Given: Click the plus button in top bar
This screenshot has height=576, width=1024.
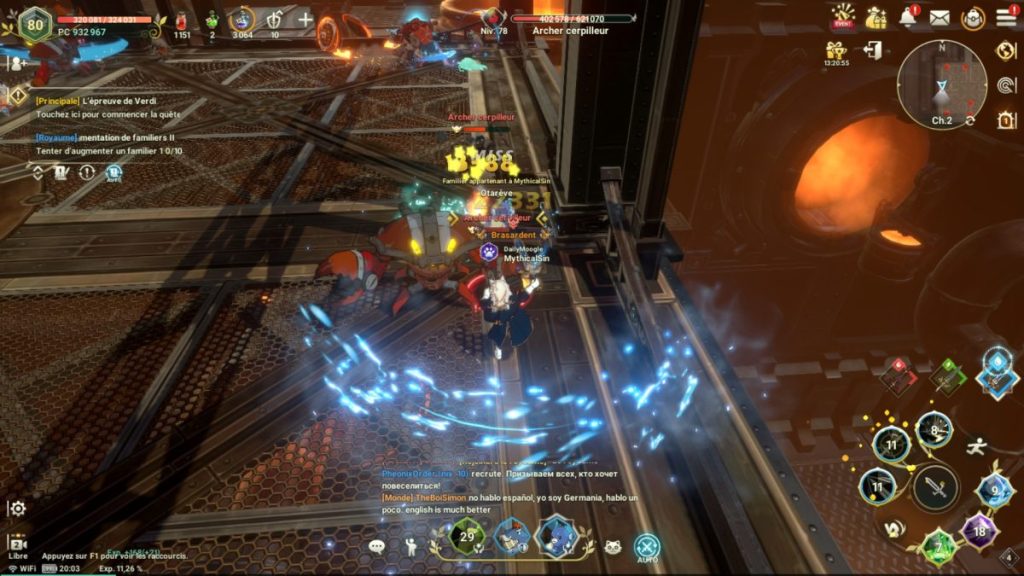Looking at the screenshot, I should pos(305,20).
